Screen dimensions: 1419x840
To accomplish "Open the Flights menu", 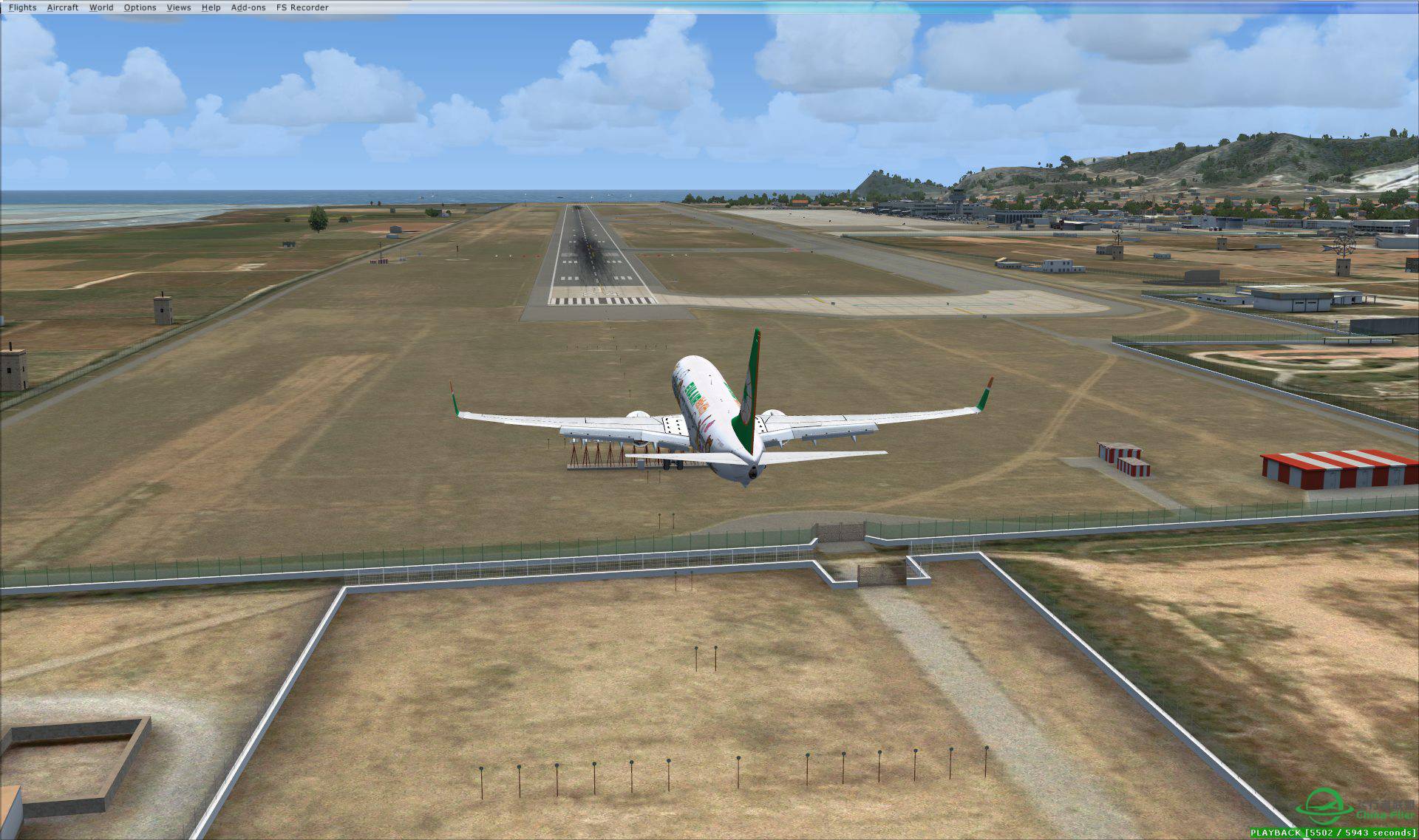I will pyautogui.click(x=22, y=7).
